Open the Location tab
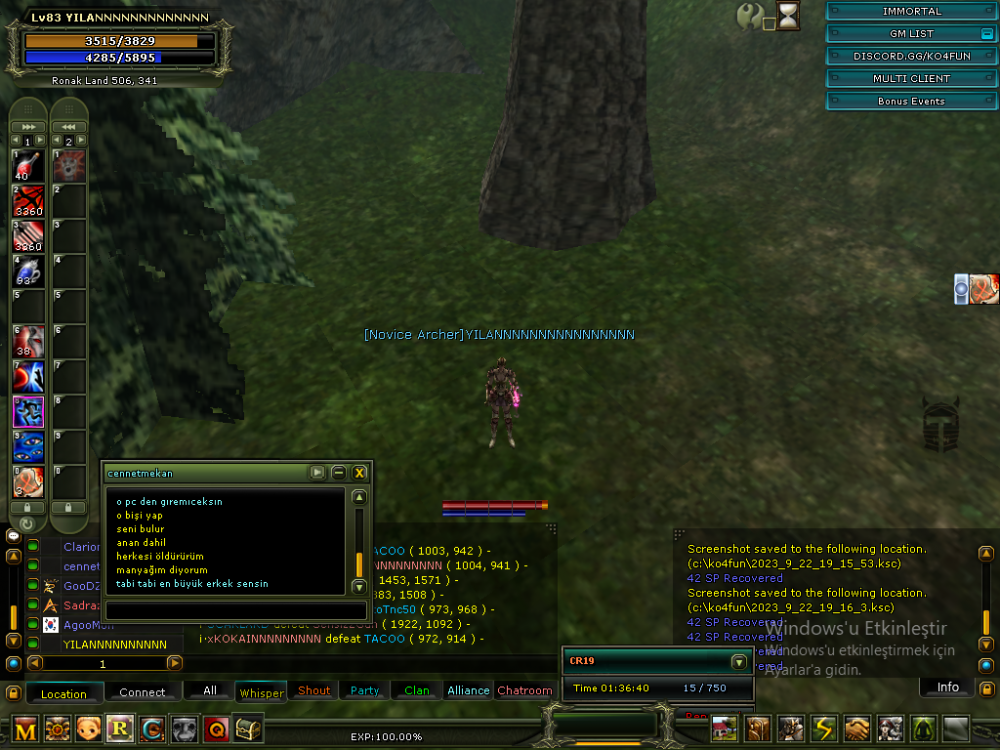1000x750 pixels. (x=64, y=693)
